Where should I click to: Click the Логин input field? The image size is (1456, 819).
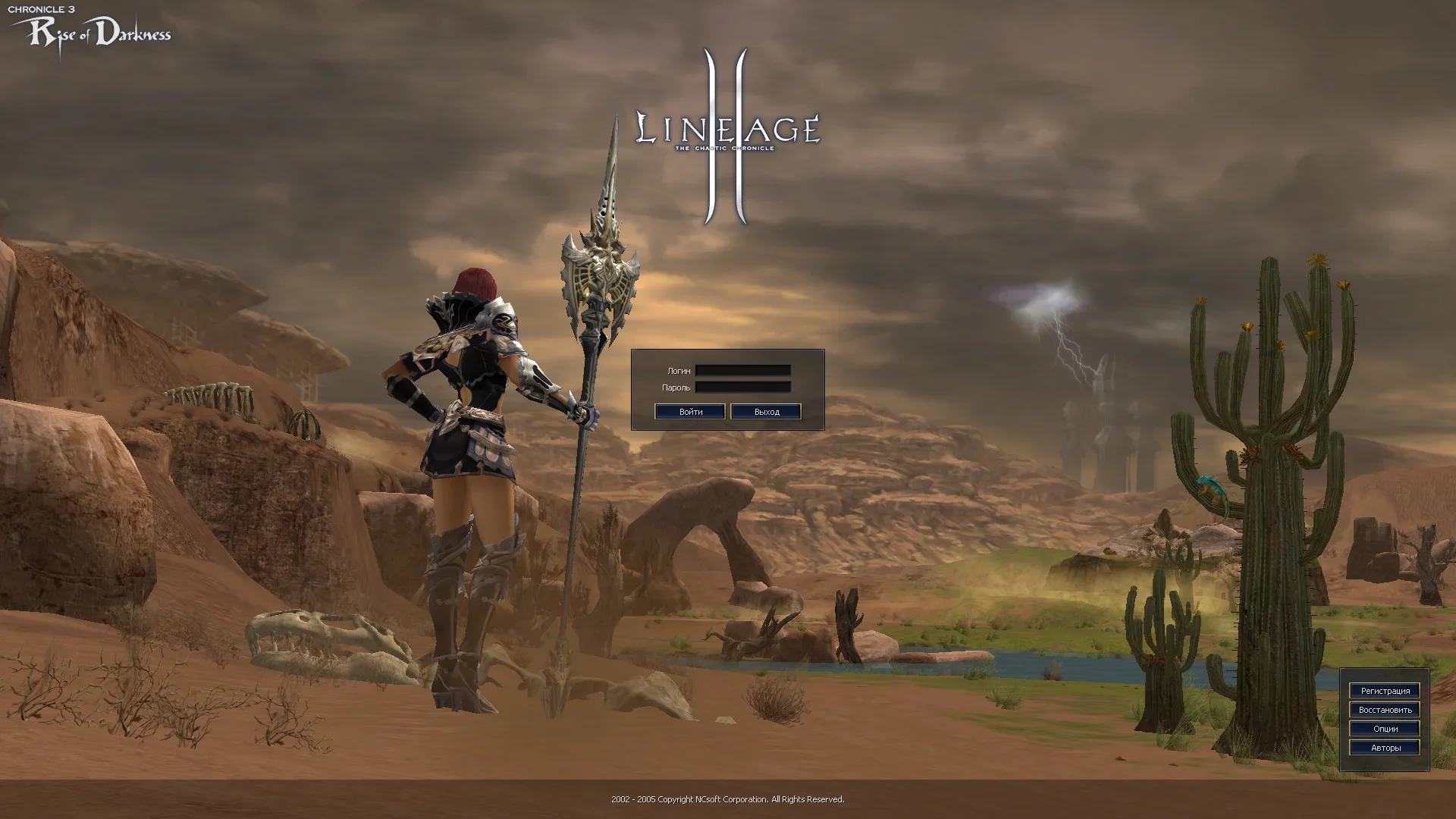[742, 371]
